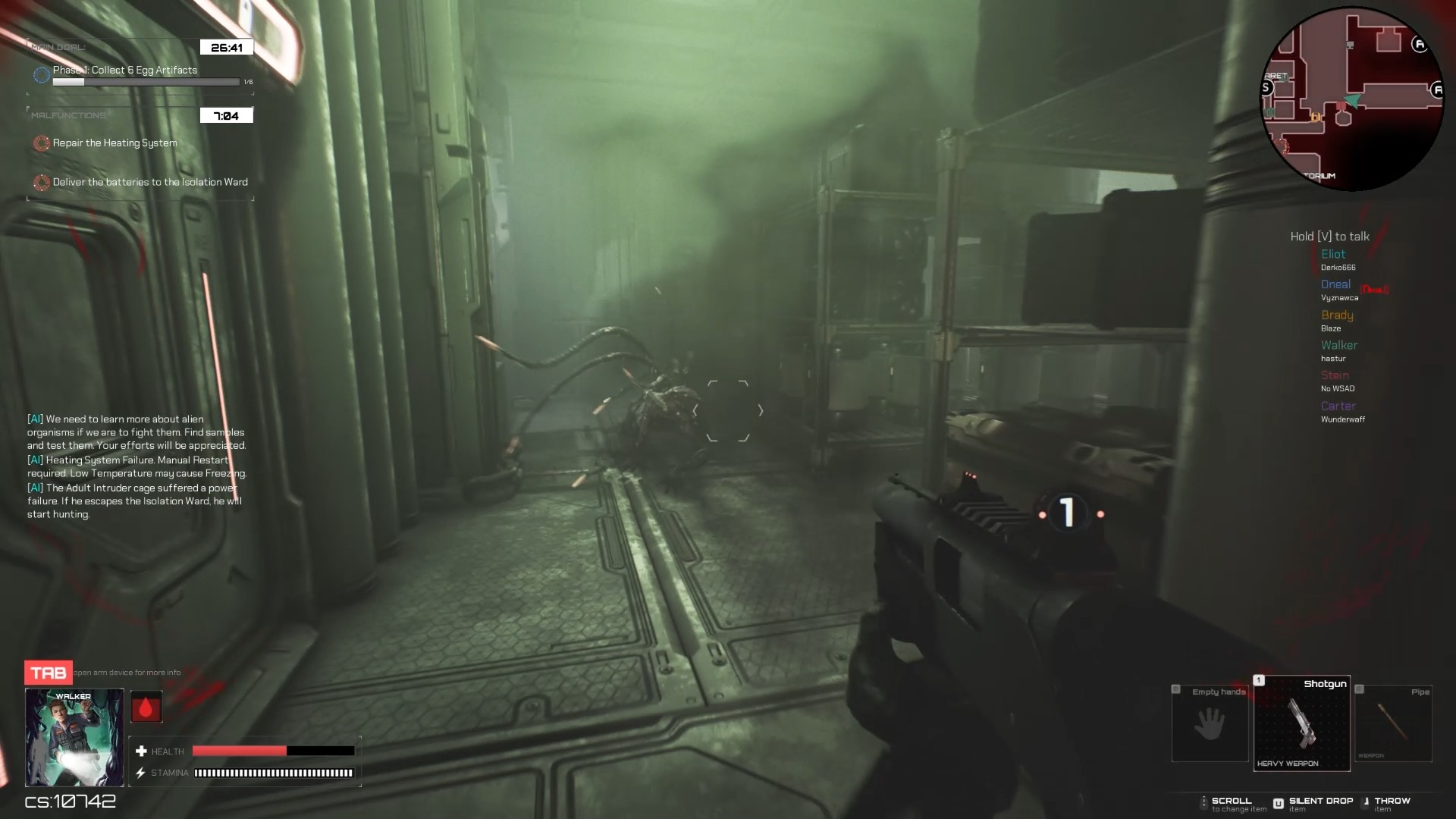Image resolution: width=1456 pixels, height=819 pixels.
Task: Click the Throw item key prompt icon
Action: click(x=1365, y=802)
